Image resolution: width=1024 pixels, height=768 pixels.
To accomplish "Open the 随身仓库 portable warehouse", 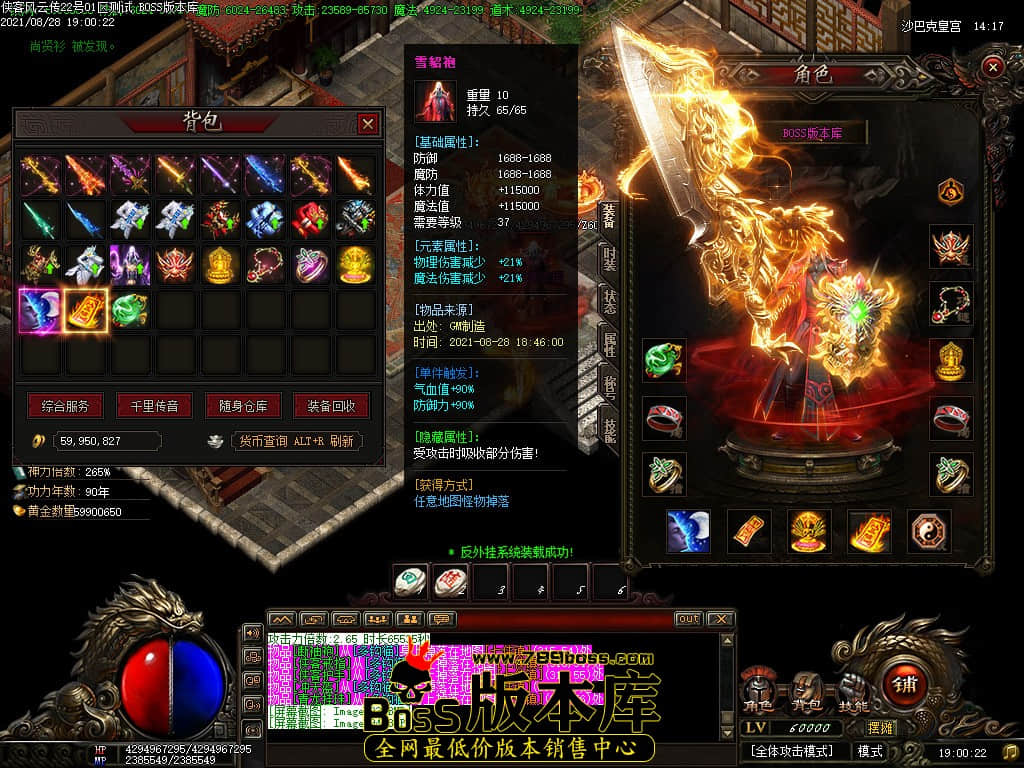I will [243, 406].
